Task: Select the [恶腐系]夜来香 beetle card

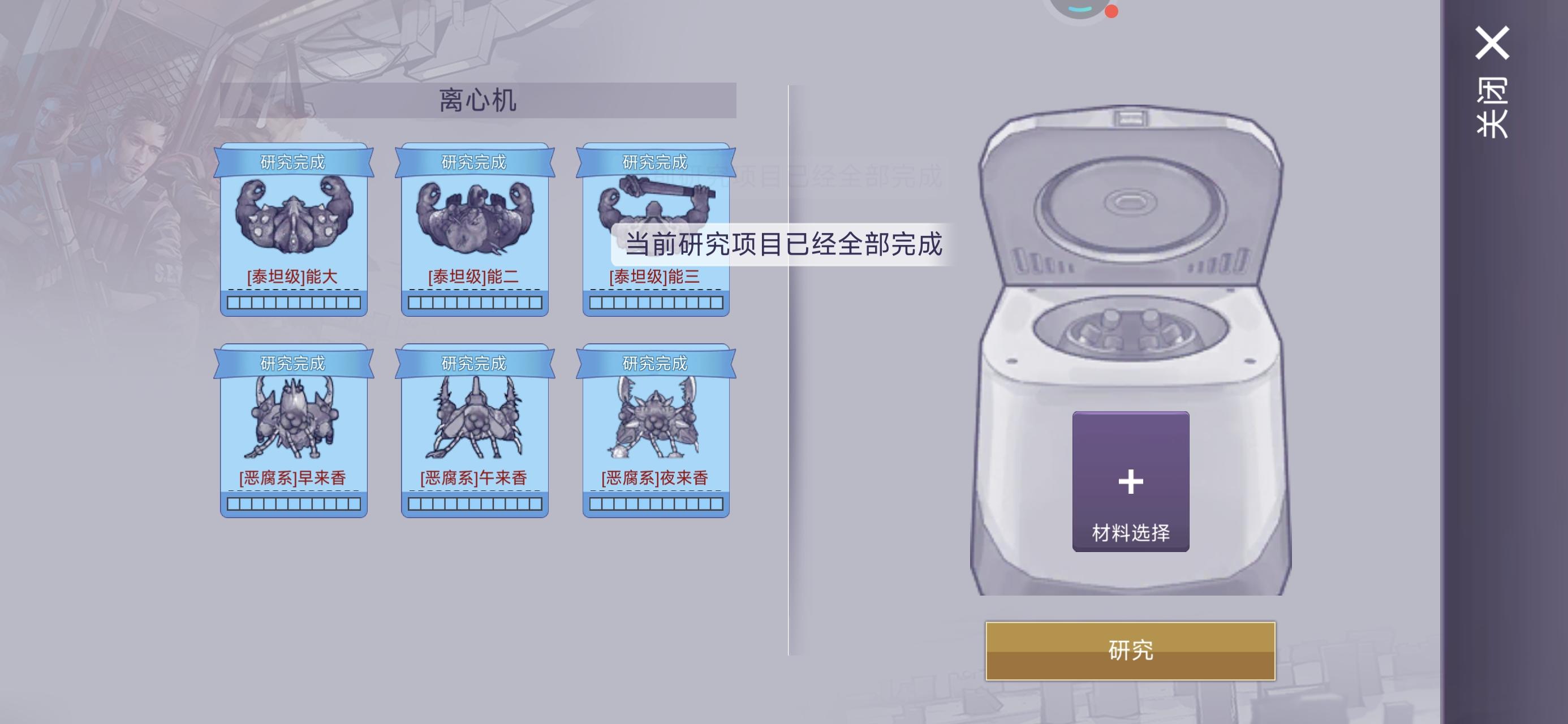Action: click(x=655, y=432)
